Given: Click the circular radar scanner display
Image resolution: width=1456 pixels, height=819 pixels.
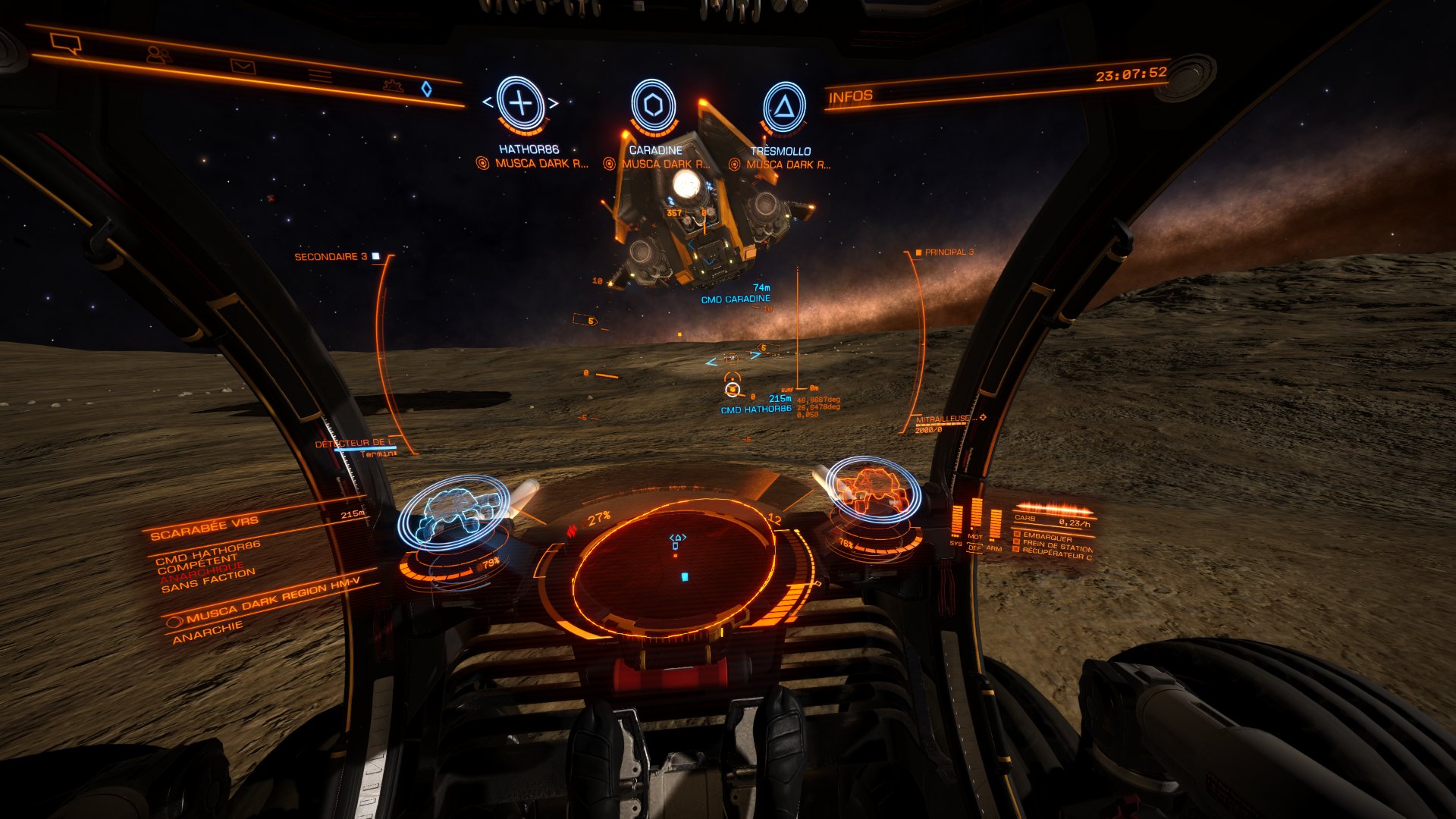Looking at the screenshot, I should 675,565.
